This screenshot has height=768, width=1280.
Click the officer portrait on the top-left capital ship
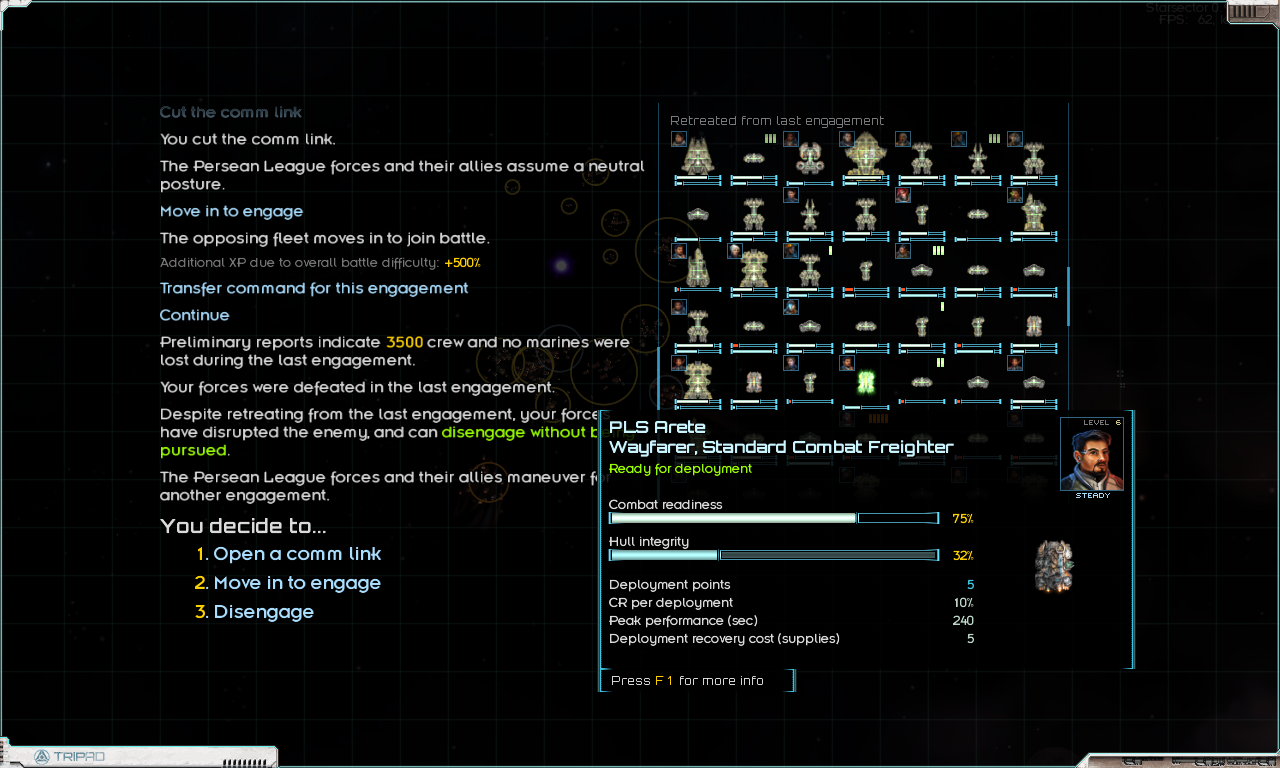(x=678, y=139)
